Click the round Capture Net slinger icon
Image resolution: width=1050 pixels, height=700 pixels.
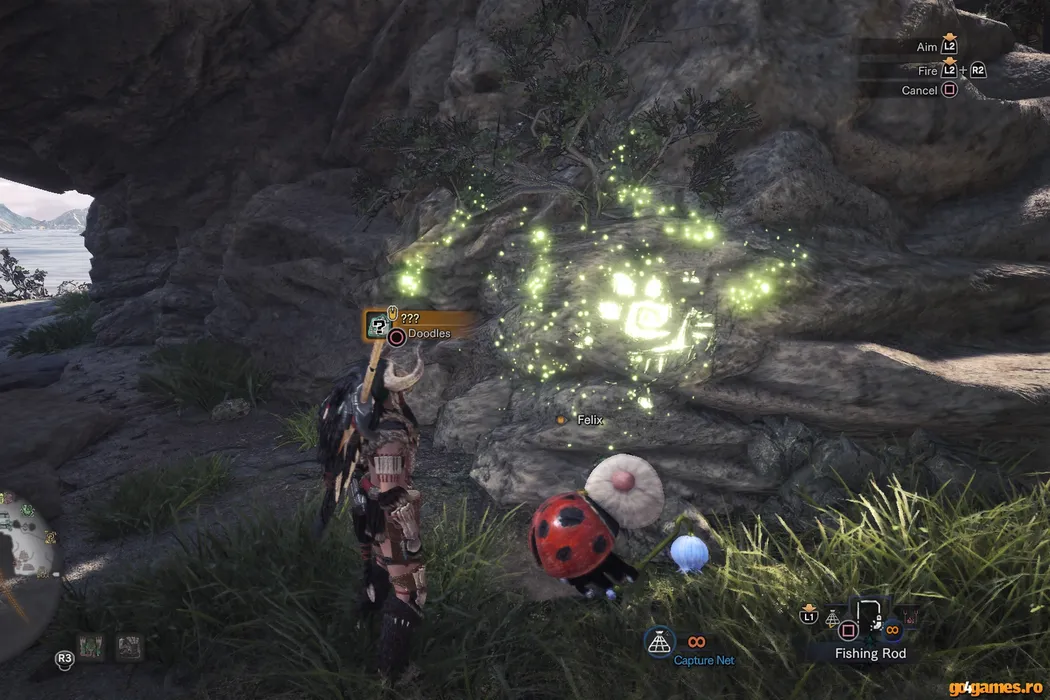[x=659, y=644]
